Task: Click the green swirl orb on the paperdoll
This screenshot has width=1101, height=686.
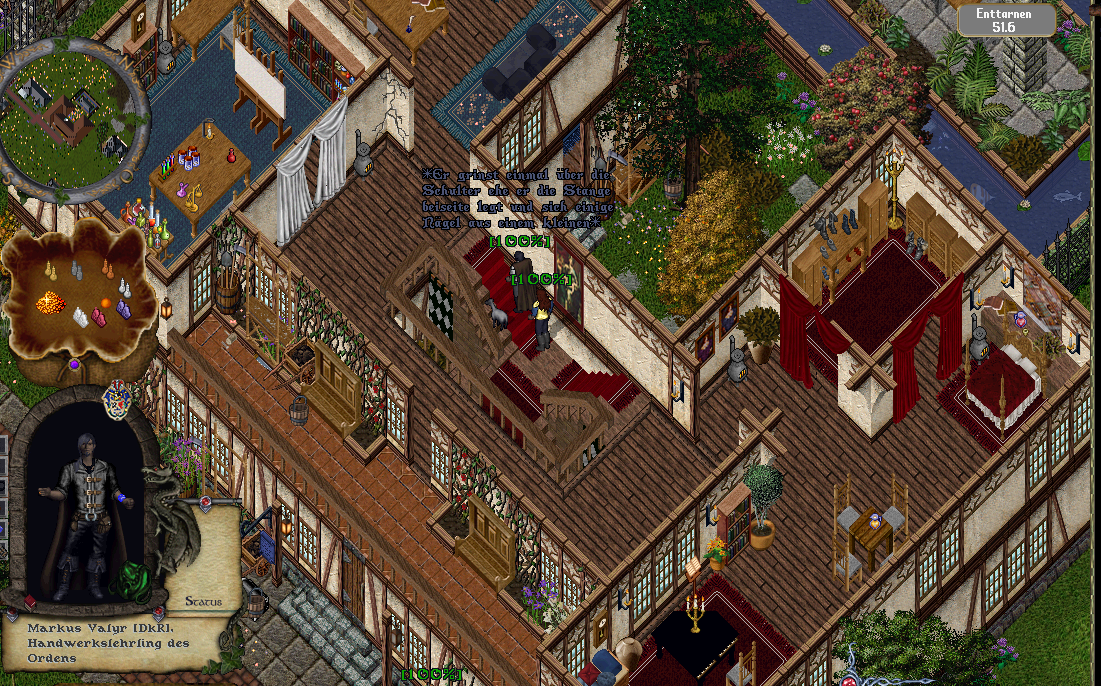Action: 129,579
